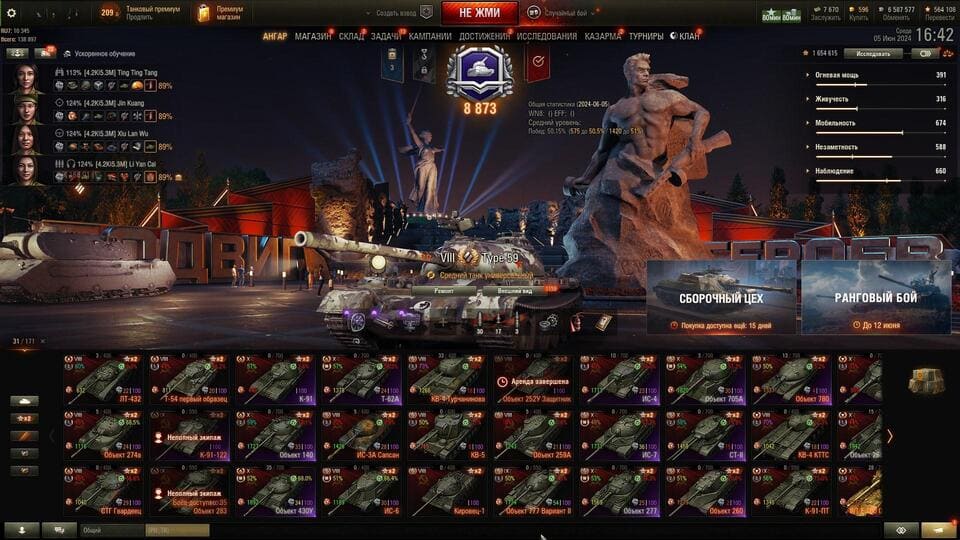
Task: Switch to the КАЗАРМА tab
Action: [x=603, y=37]
